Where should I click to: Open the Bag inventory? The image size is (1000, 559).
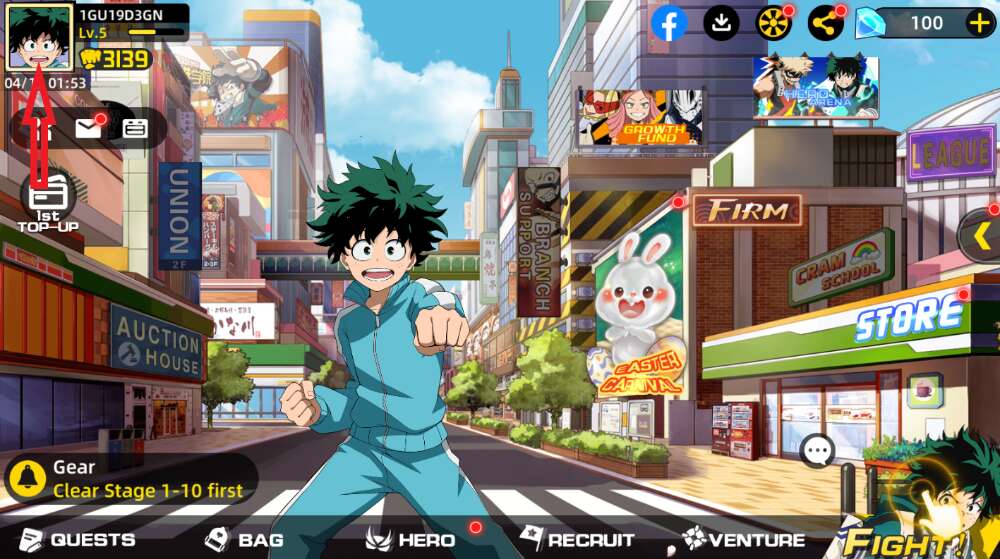245,540
